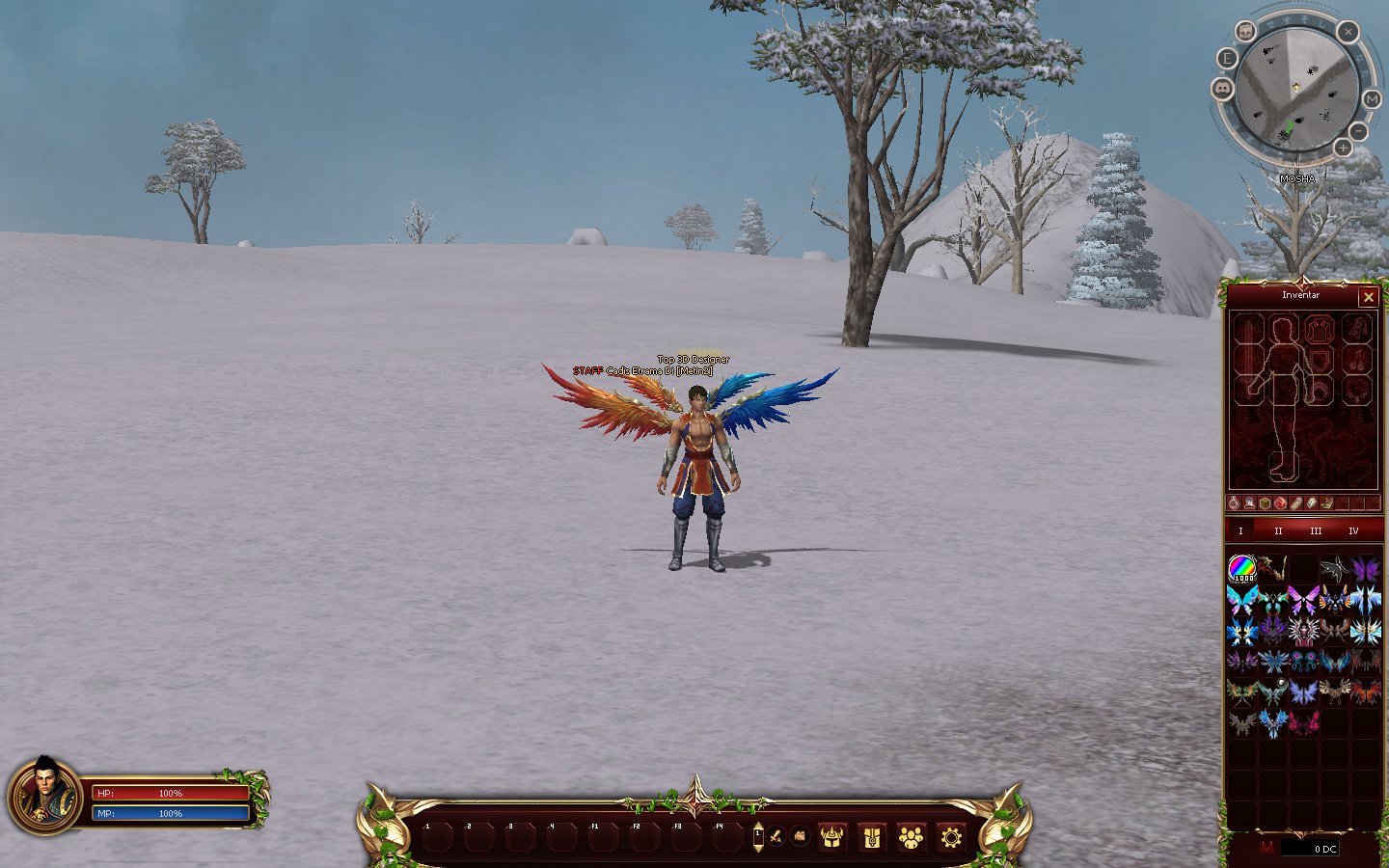Screen dimensions: 1389x868
Task: Click the minimap zoom-in plus button
Action: pyautogui.click(x=1343, y=148)
